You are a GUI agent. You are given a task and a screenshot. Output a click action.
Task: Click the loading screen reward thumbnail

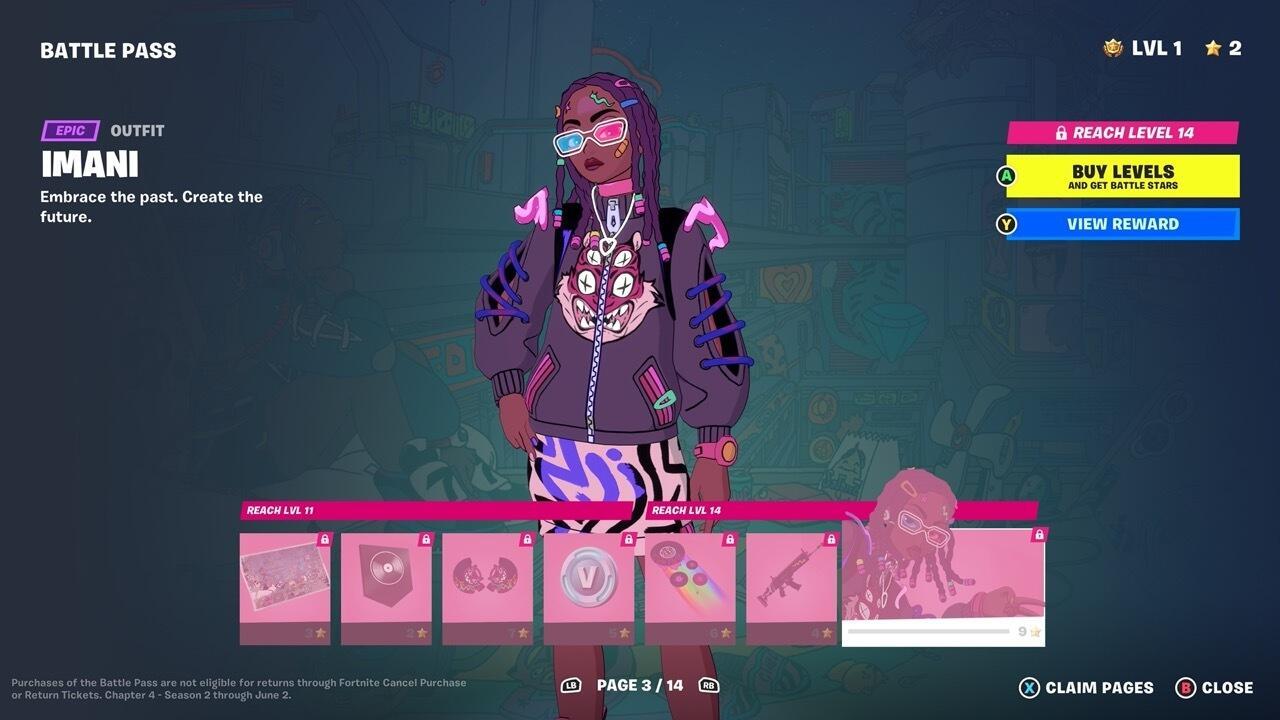click(x=284, y=580)
